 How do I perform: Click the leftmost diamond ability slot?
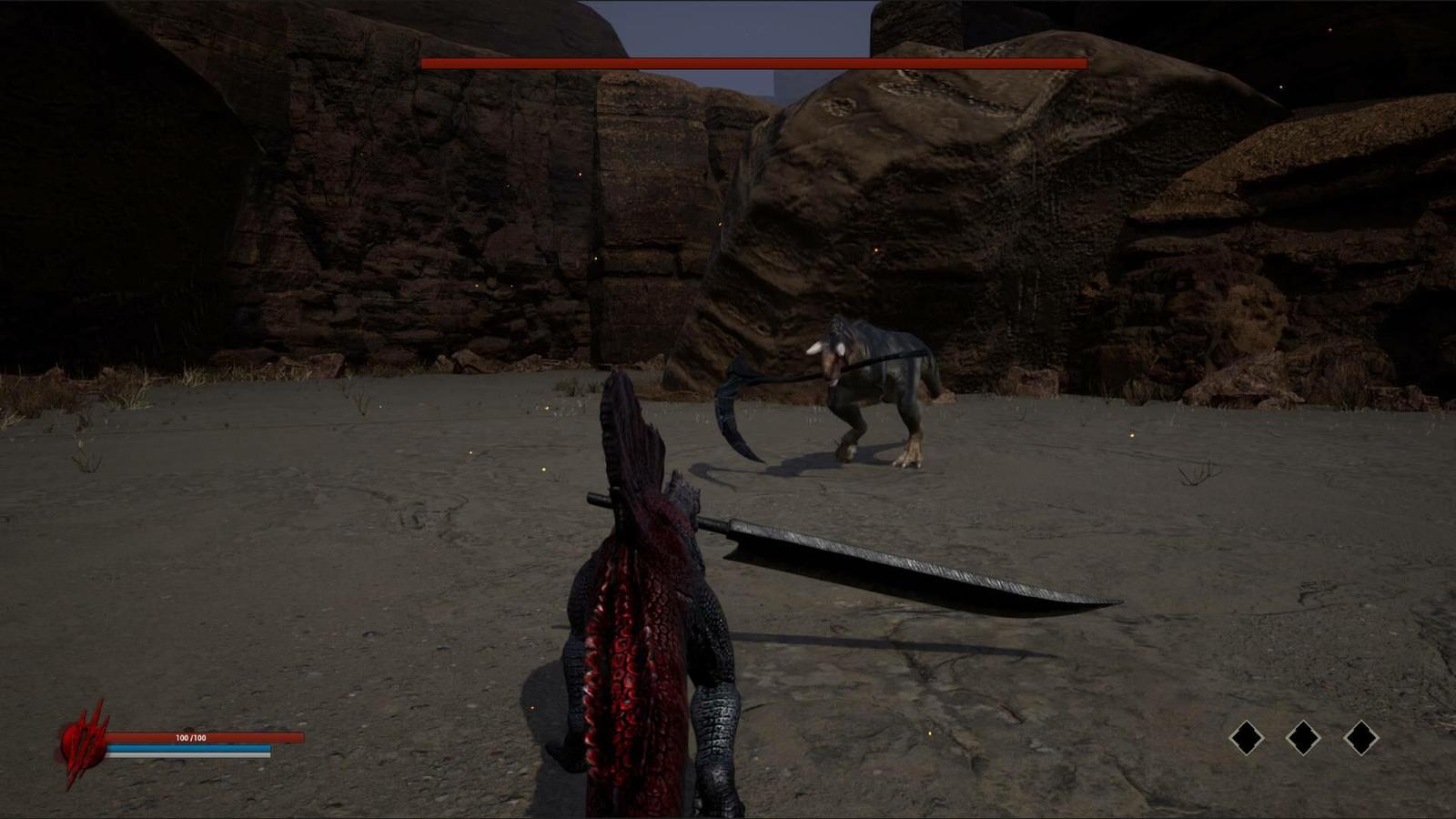(1246, 738)
